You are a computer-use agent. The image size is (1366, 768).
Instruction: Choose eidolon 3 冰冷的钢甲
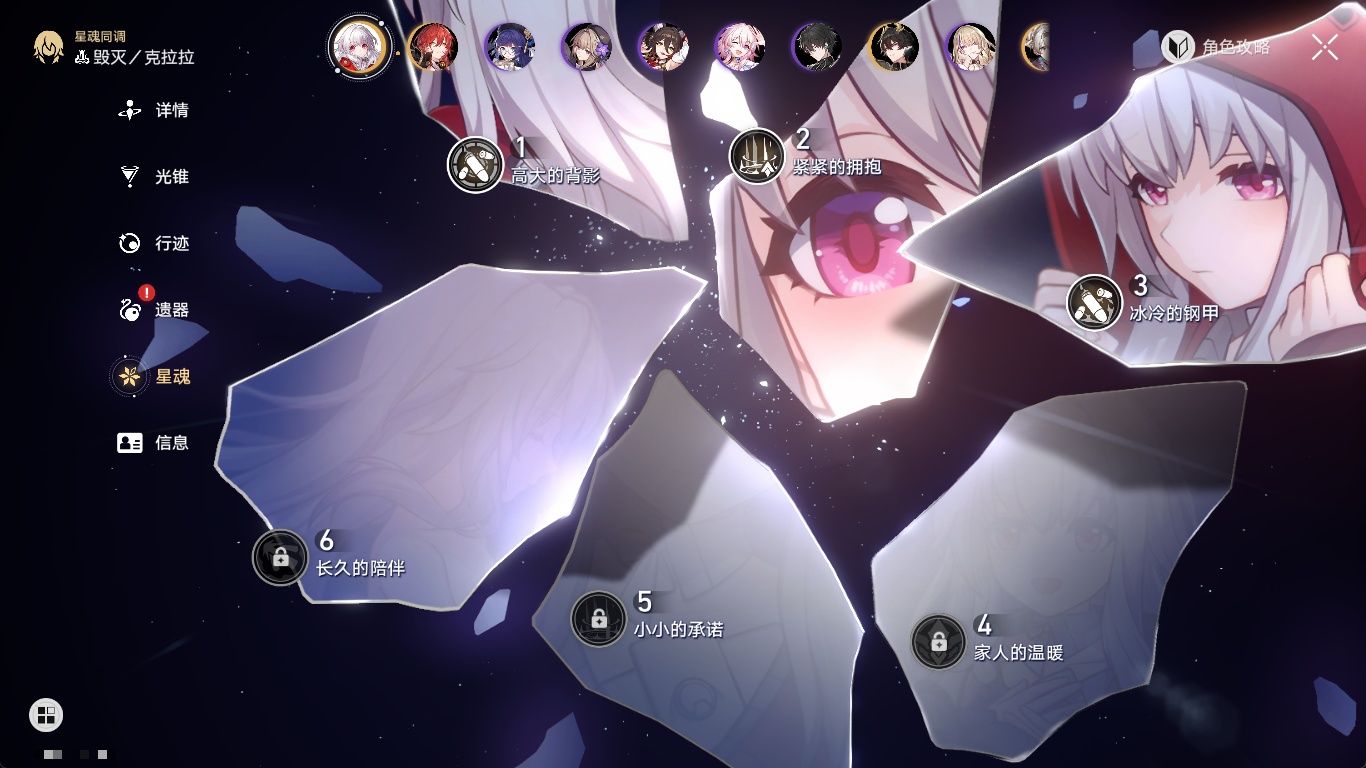[1094, 302]
